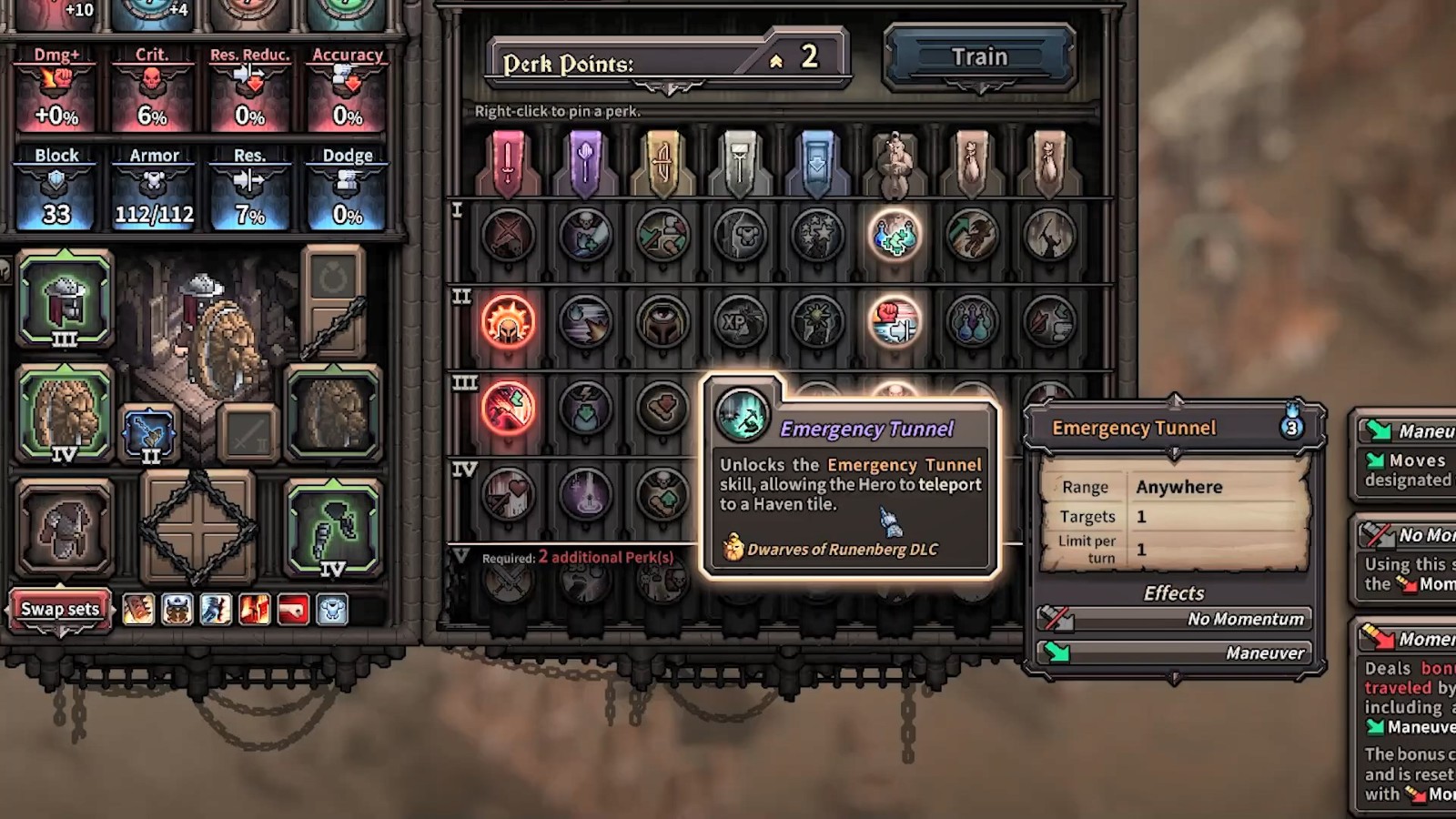Screen dimensions: 1456x819
Task: Open the lion shield slot marked IV
Action: (64, 414)
